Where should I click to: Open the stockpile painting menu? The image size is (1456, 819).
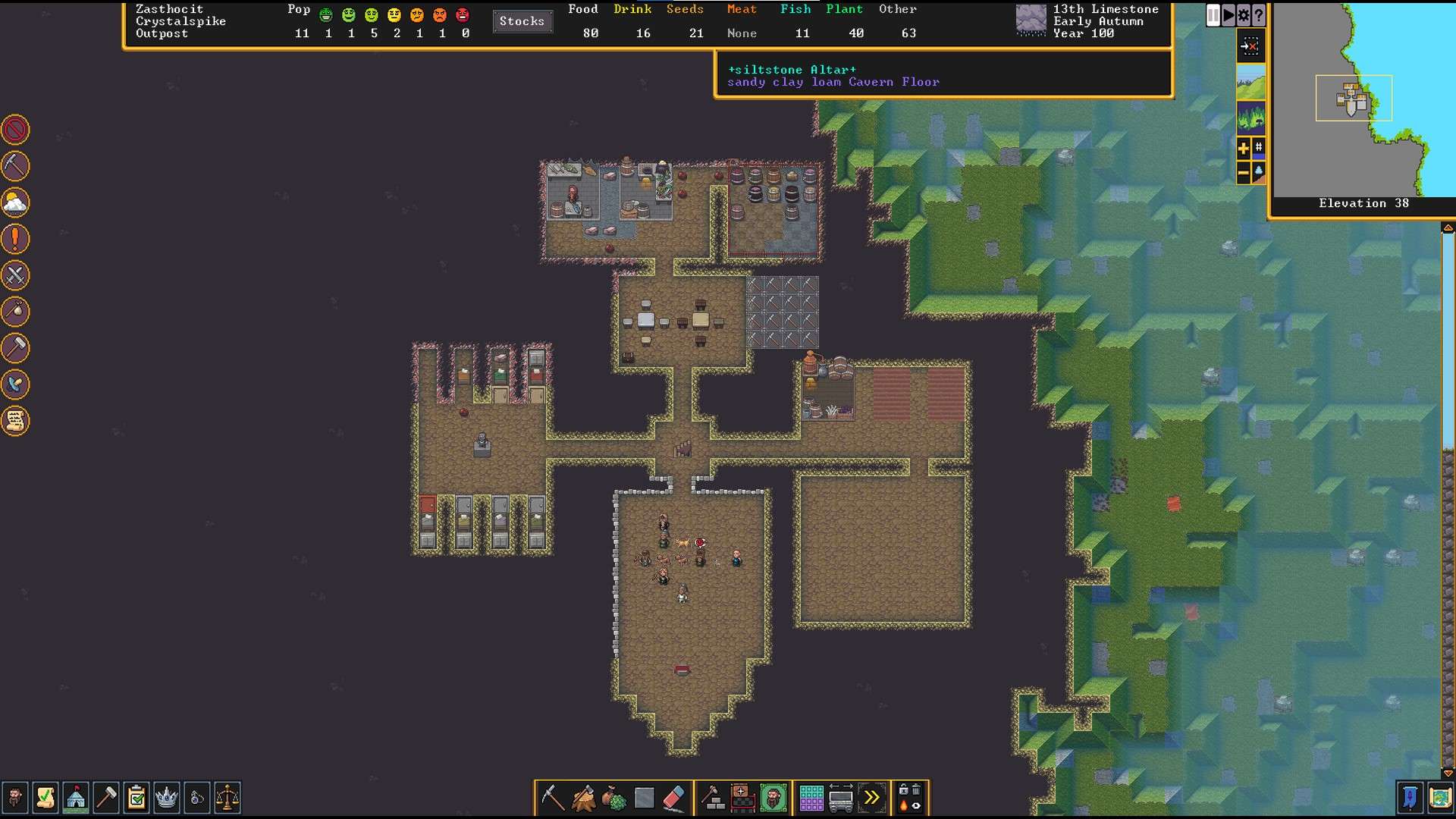pyautogui.click(x=811, y=797)
